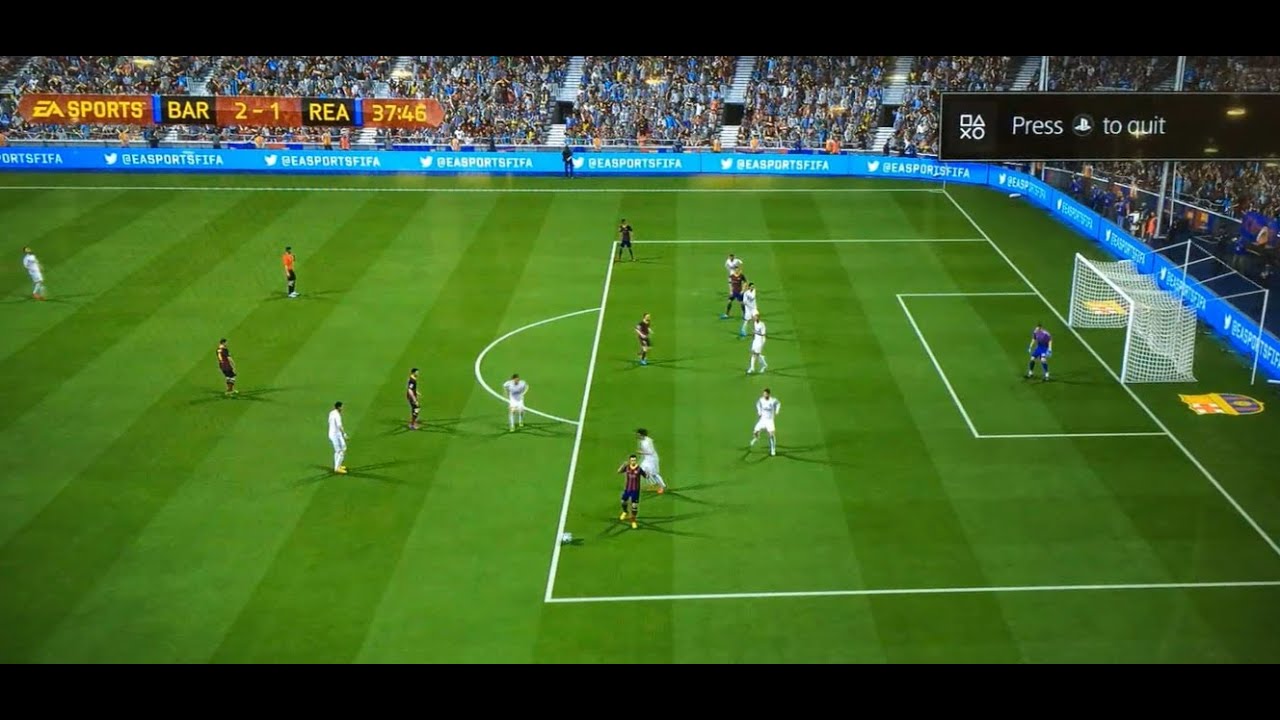This screenshot has height=720, width=1280.
Task: Click the circle symbol in the button glyph cluster
Action: (978, 132)
